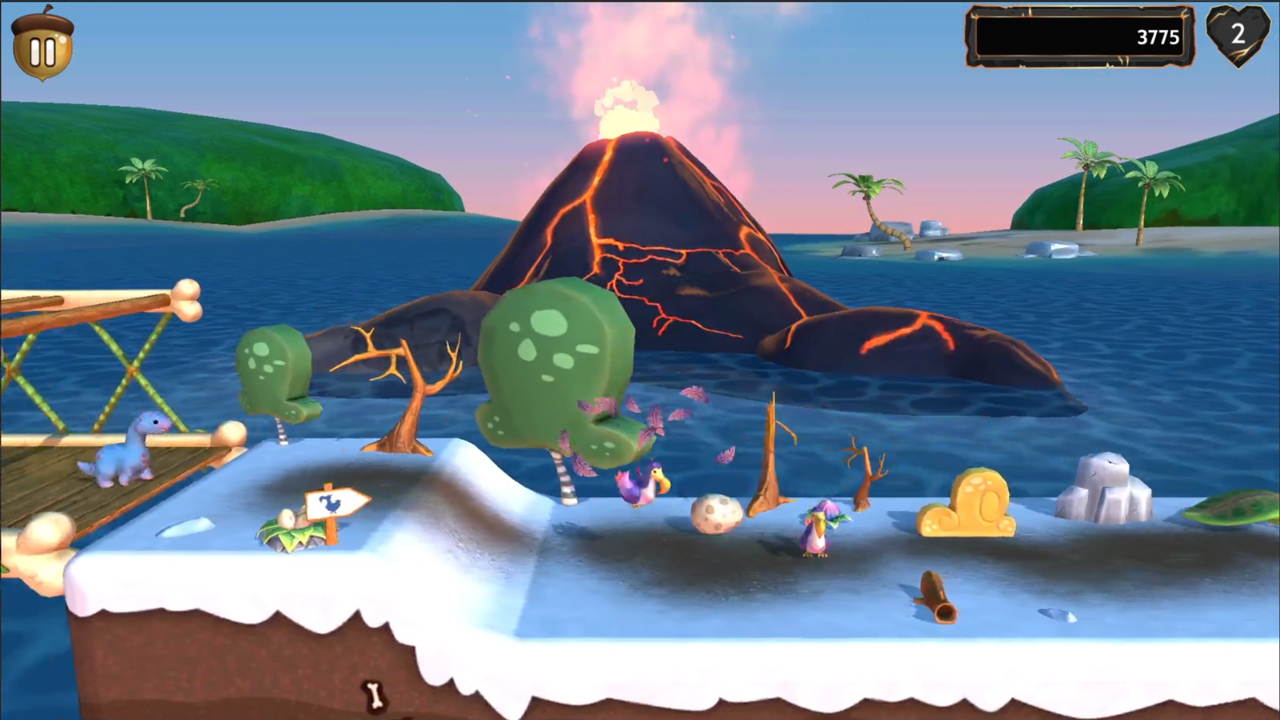Viewport: 1280px width, 720px height.
Task: Click the acorn pause button
Action: [x=42, y=47]
